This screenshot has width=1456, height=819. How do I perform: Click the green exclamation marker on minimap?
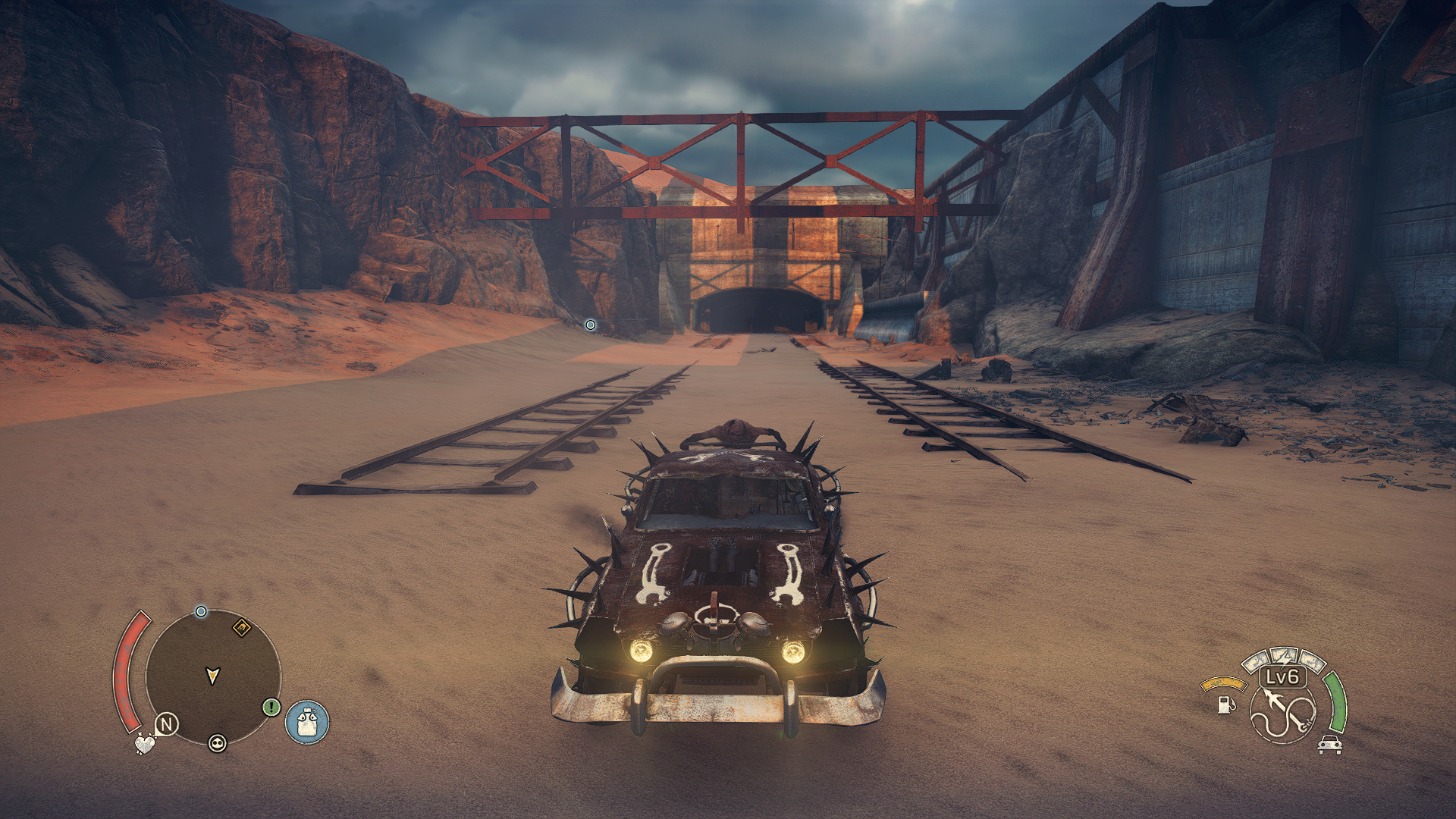tap(271, 708)
